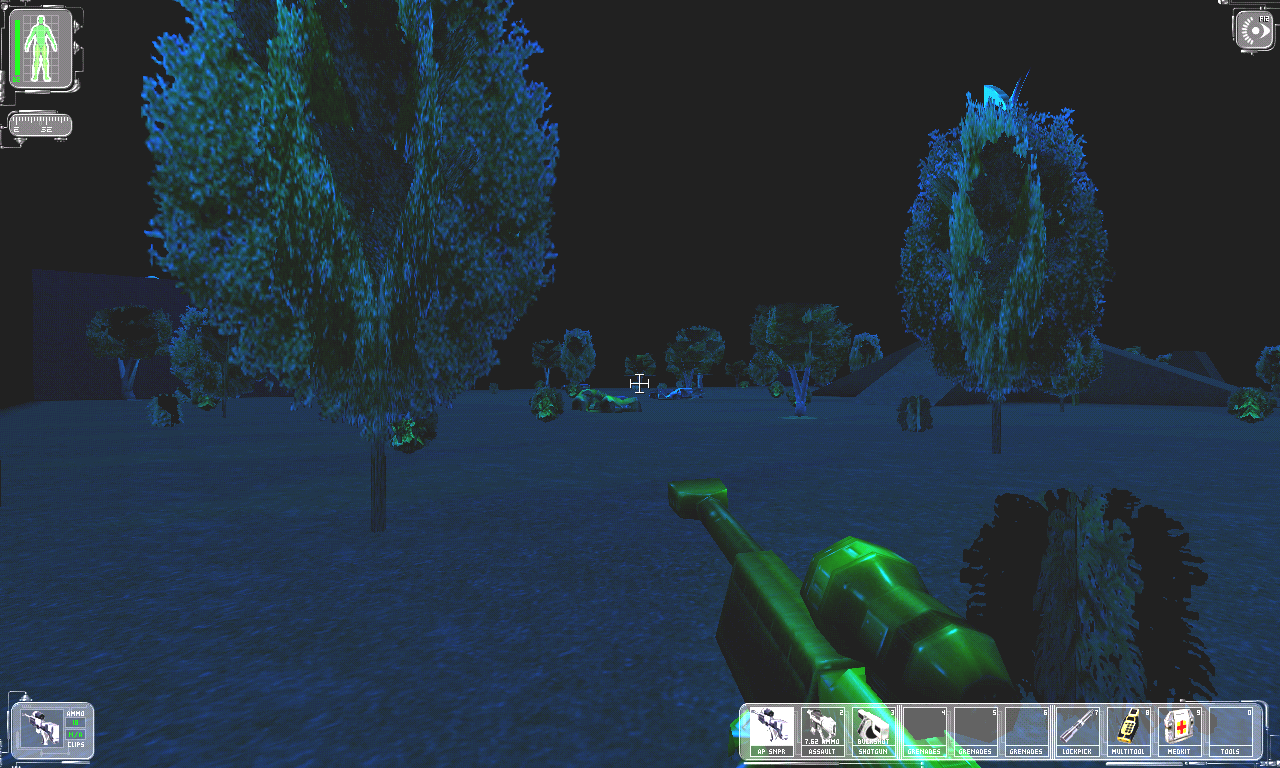Switch to the assault rifle slot
The image size is (1280, 768).
coord(822,731)
